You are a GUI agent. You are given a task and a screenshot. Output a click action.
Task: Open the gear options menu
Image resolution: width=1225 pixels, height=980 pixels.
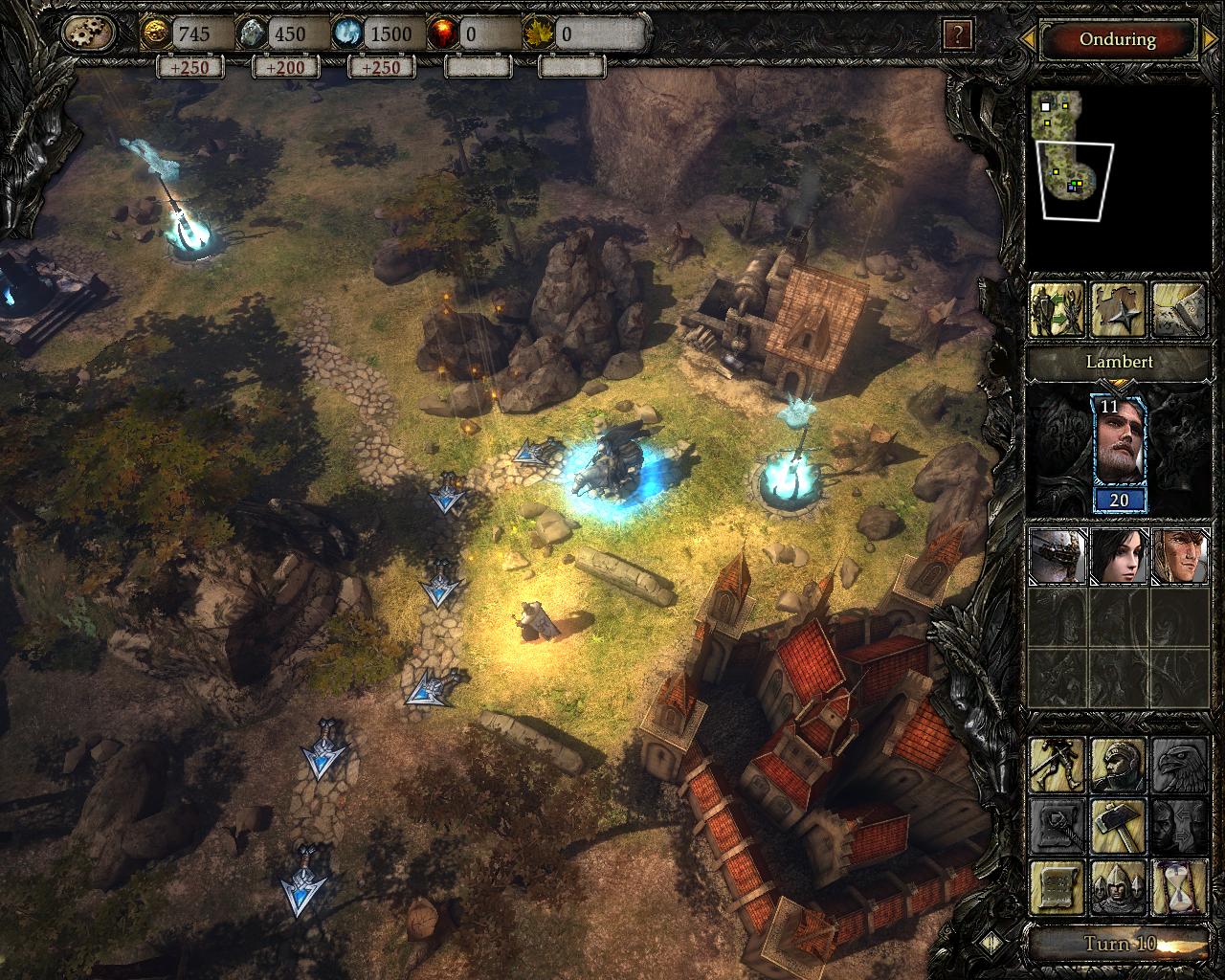coord(88,34)
